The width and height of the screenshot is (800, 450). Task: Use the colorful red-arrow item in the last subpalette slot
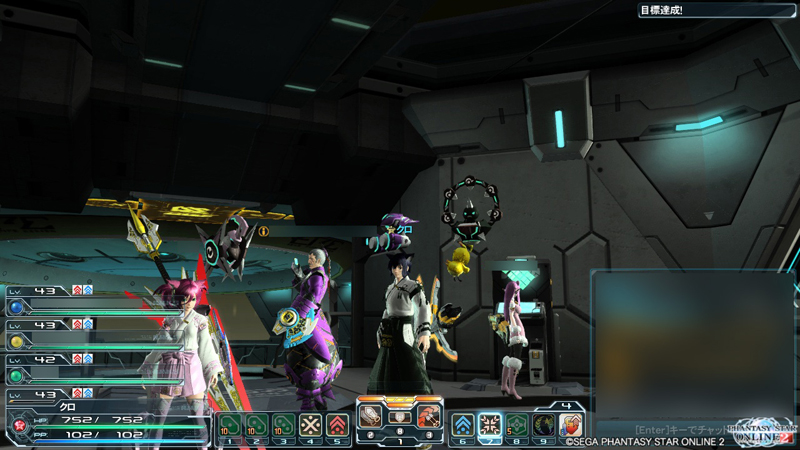(x=571, y=425)
